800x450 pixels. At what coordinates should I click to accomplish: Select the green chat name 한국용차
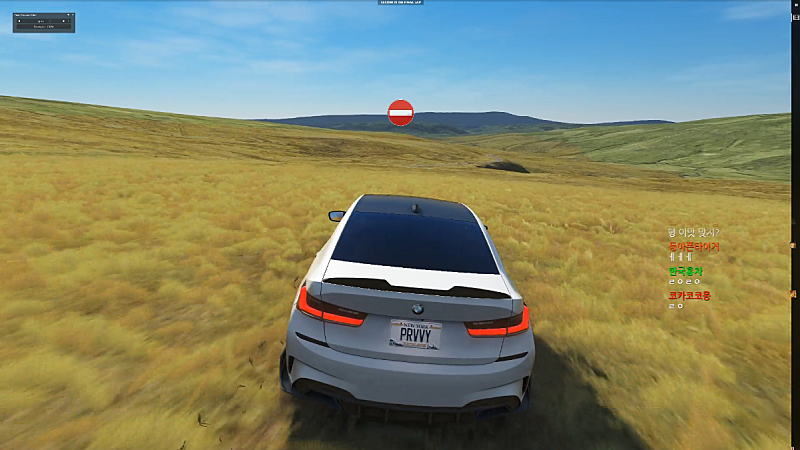coord(687,271)
